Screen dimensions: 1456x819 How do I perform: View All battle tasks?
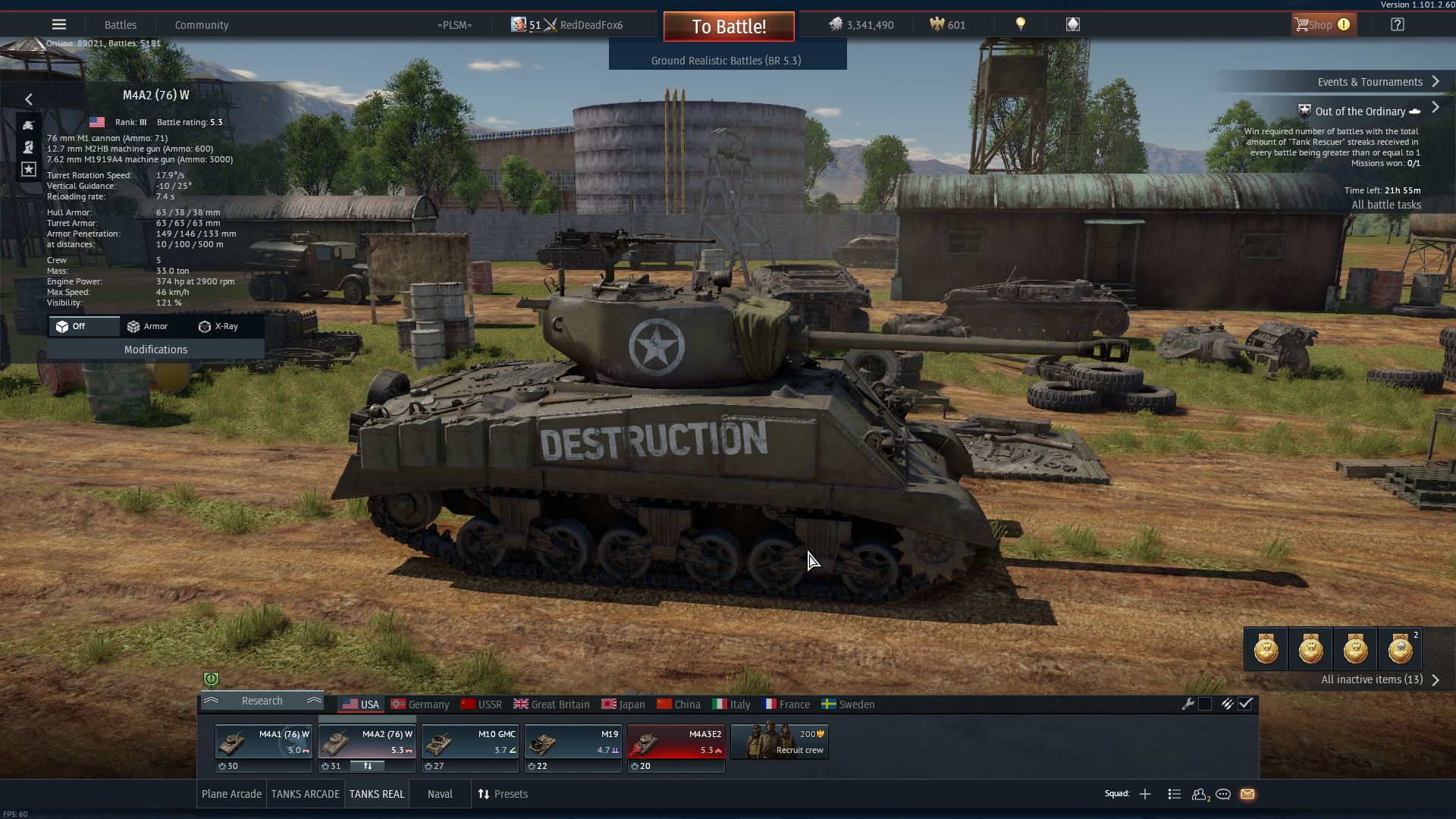[1386, 205]
